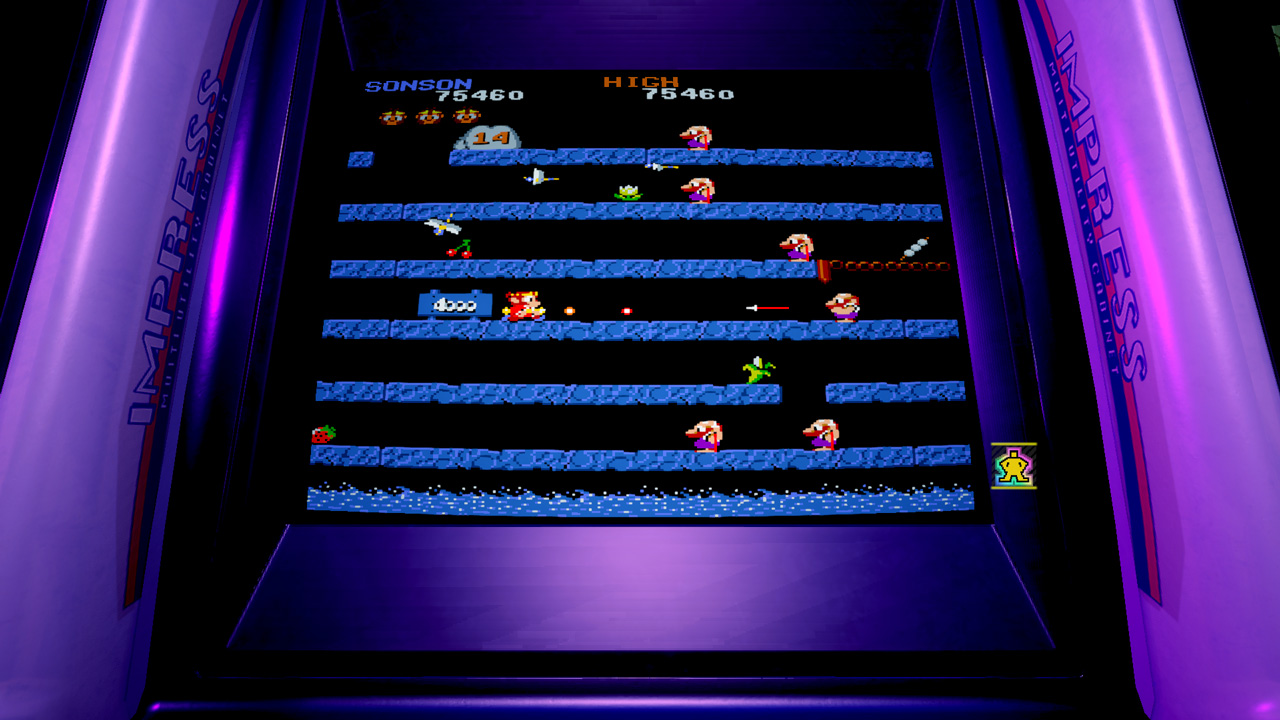Expand the 4000 points score popup
Viewport: 1280px width, 720px height.
[455, 302]
